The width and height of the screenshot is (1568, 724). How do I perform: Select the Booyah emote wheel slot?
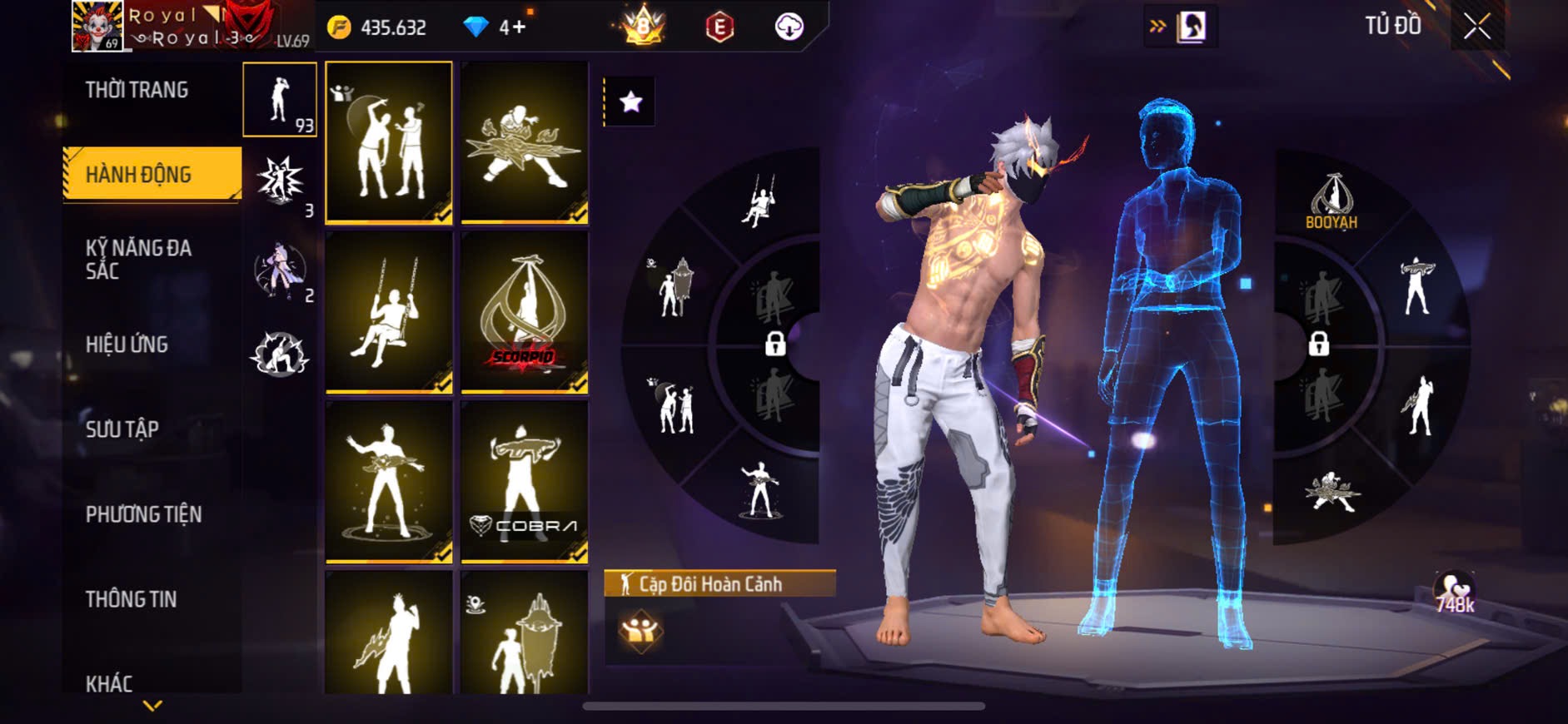[1331, 201]
